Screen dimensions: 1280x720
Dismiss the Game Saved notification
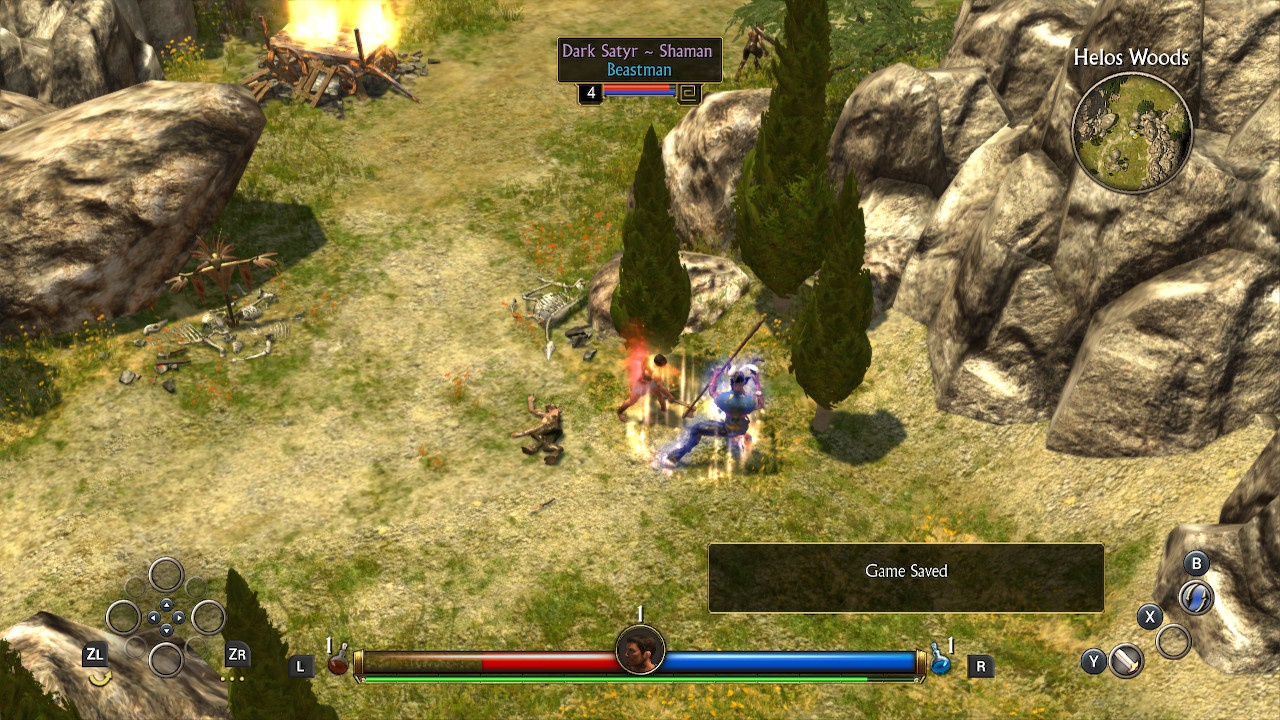906,578
